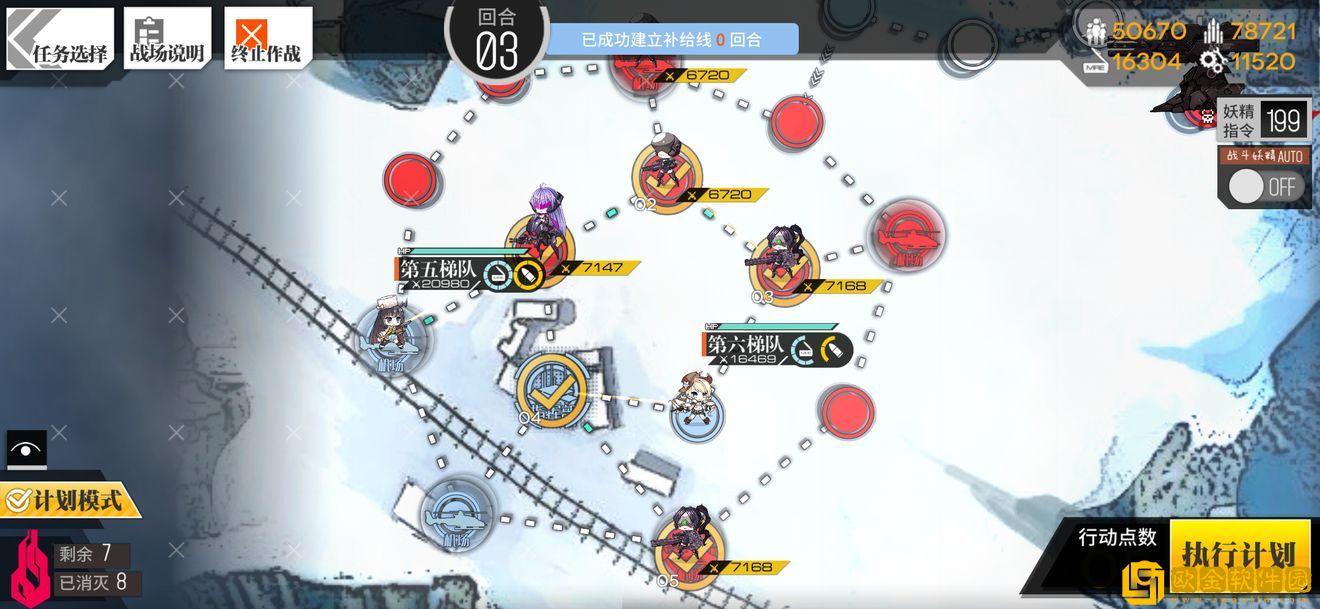
Task: Select the command post node with checkmark
Action: tap(549, 390)
